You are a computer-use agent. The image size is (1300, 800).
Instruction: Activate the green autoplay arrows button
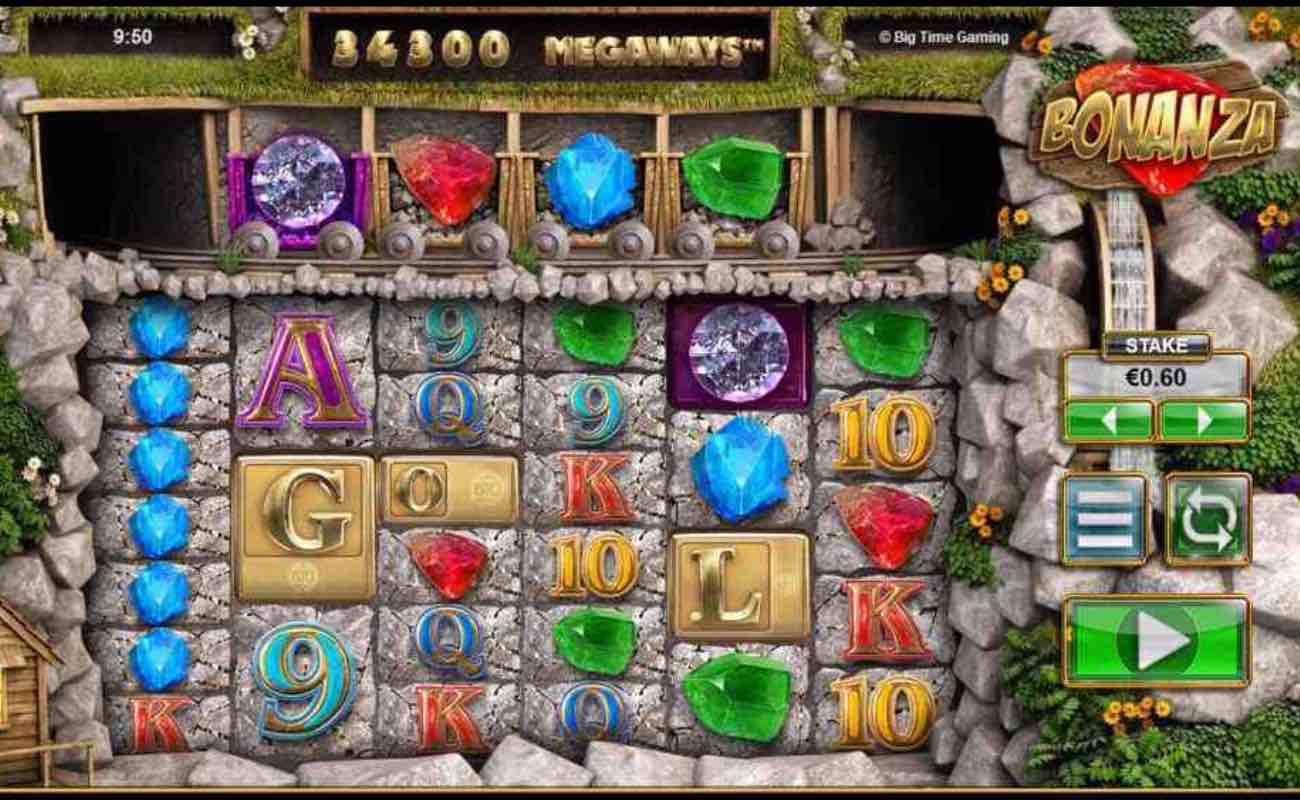tap(1208, 519)
